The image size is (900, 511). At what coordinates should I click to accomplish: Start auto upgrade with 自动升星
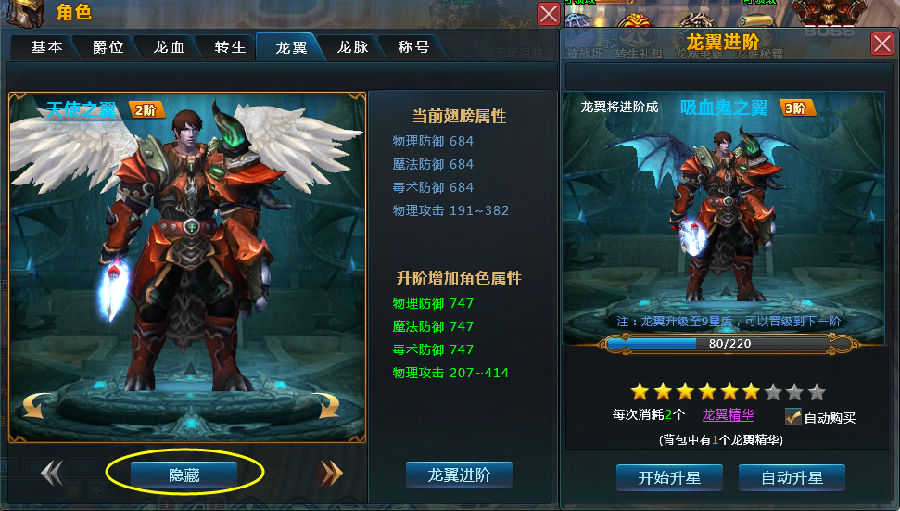pos(792,478)
